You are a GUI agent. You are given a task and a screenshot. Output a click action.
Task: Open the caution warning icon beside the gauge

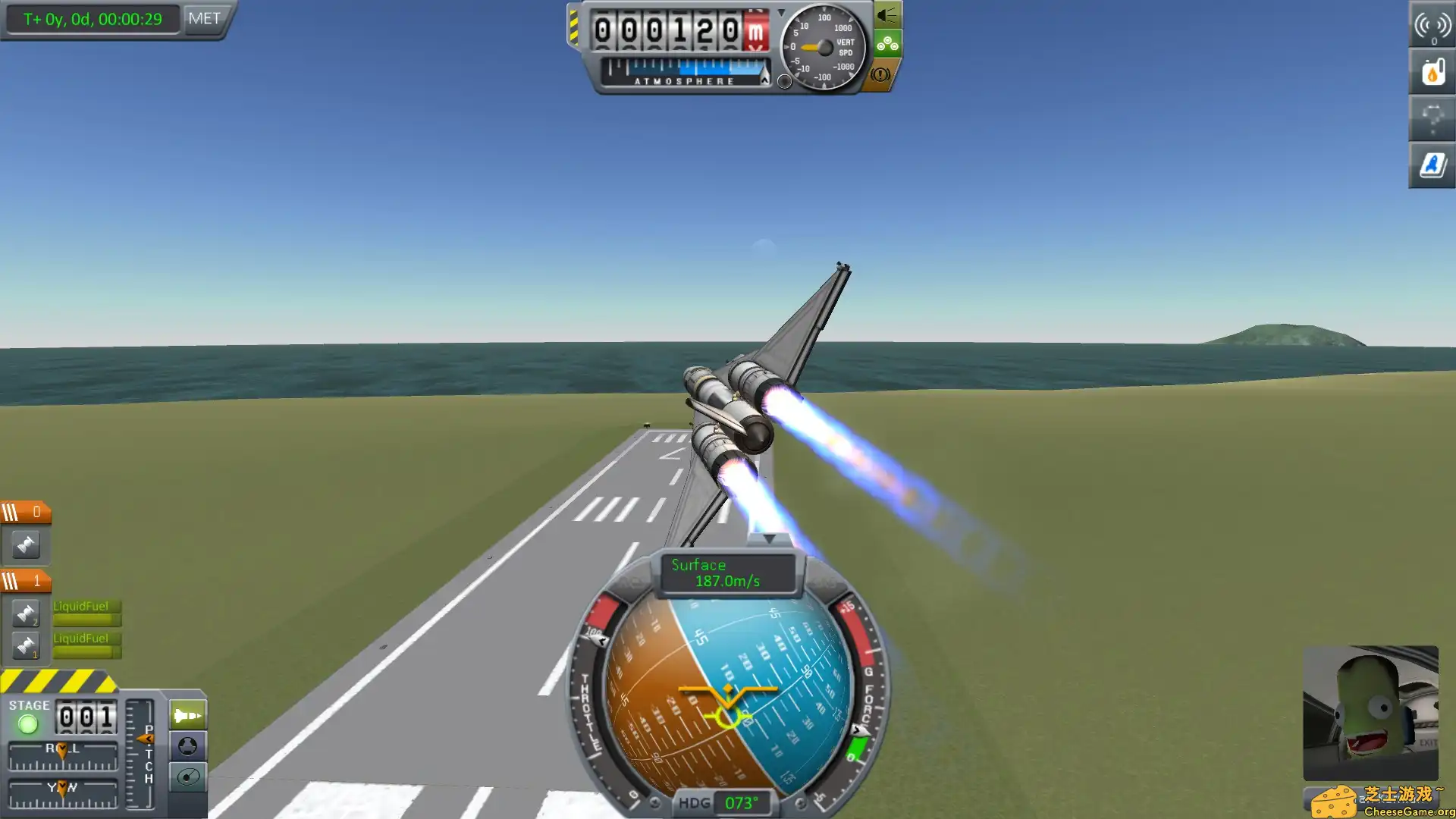pyautogui.click(x=879, y=72)
